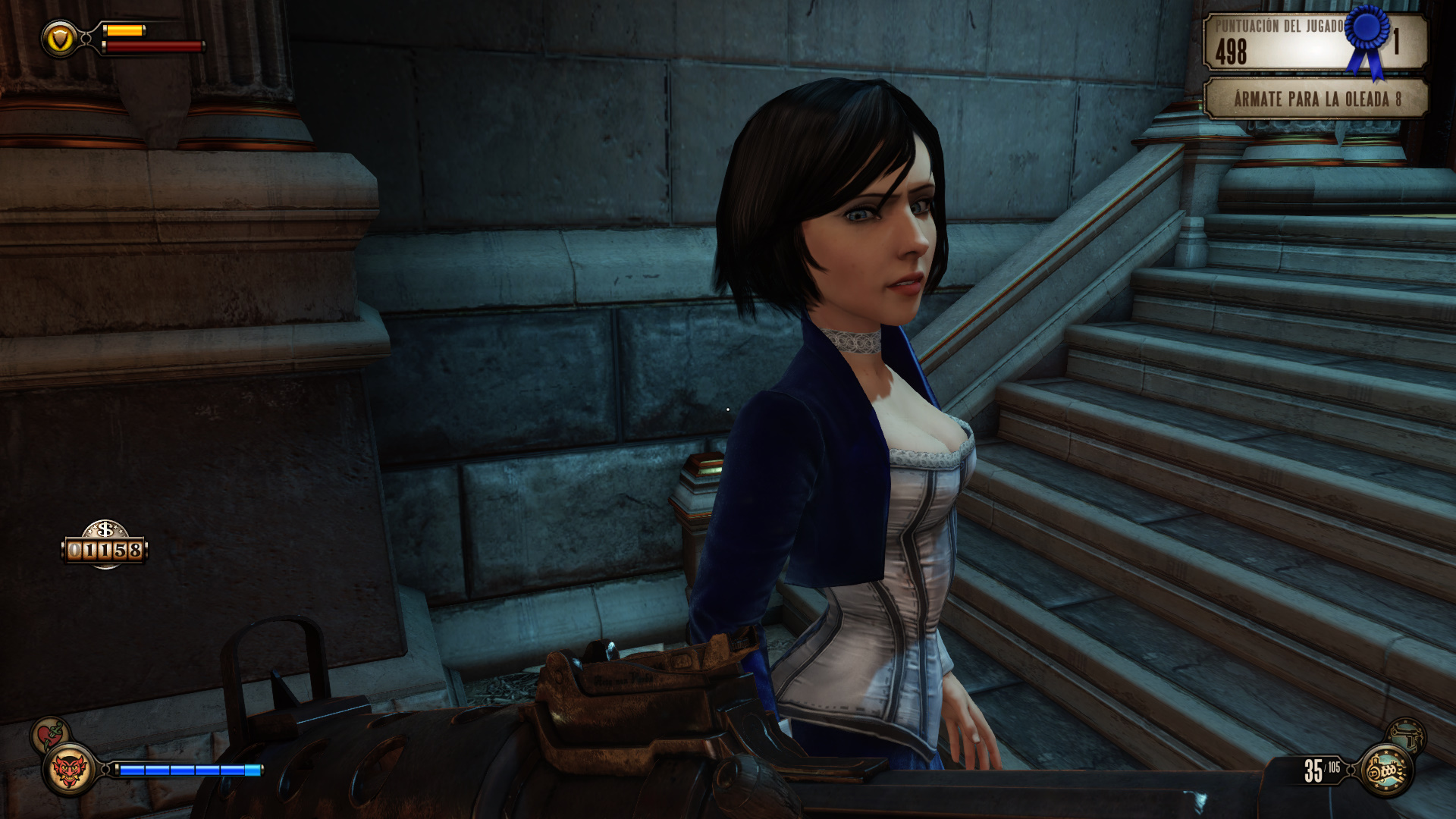
Task: Click the blue ribbon rank badge
Action: (1368, 38)
